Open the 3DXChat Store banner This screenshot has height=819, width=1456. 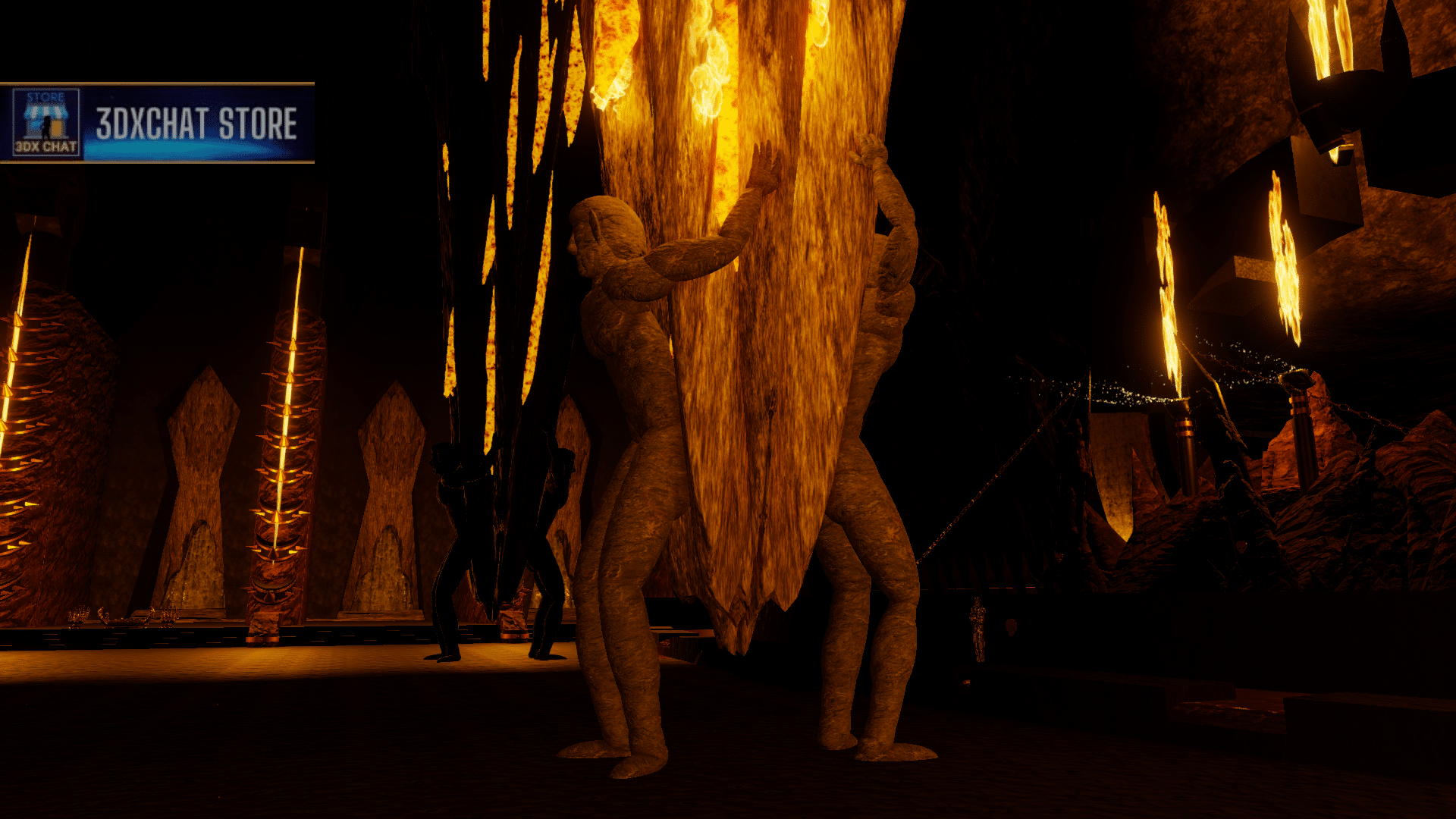coord(157,123)
